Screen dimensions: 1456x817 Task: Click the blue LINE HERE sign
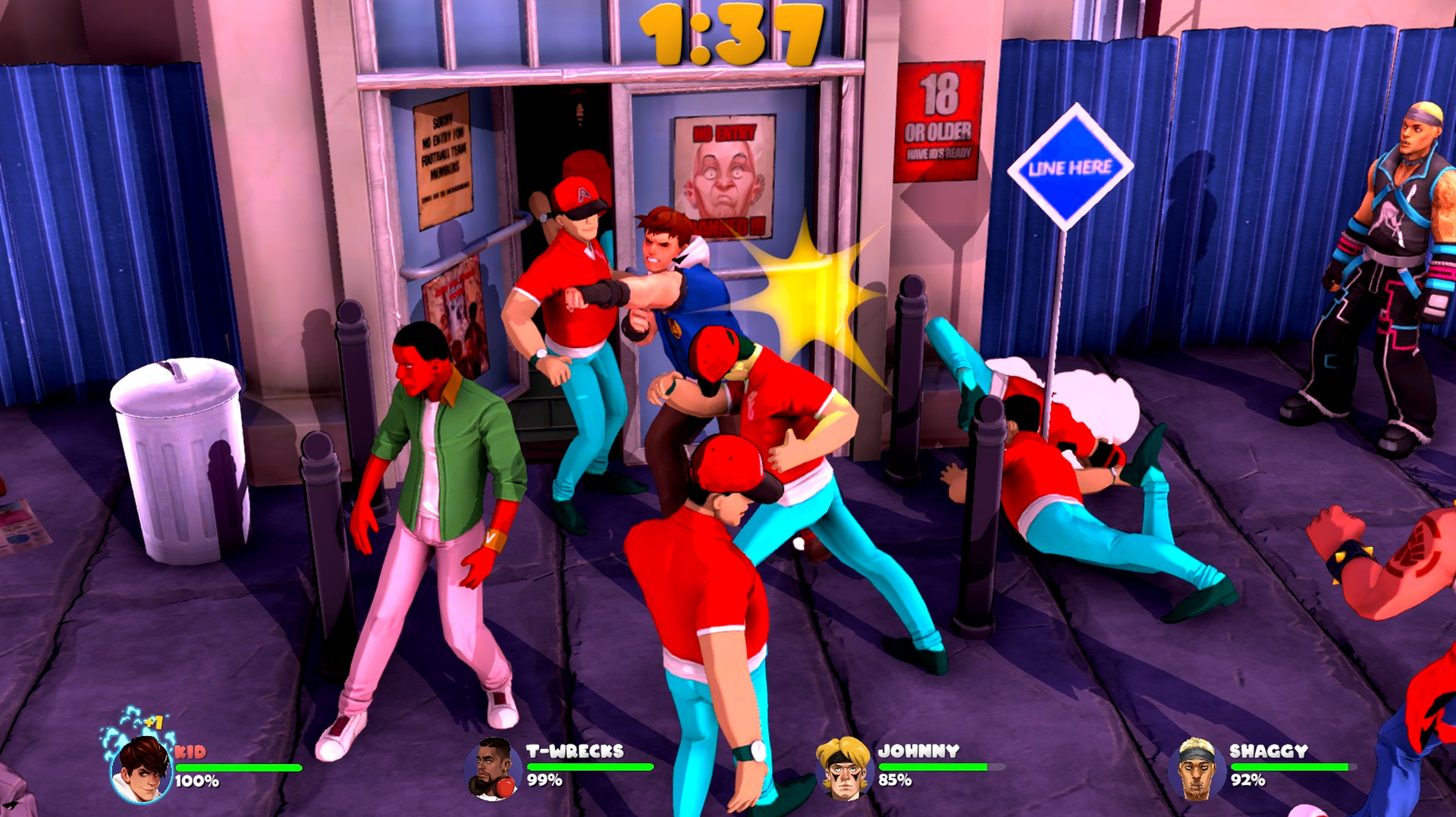[1070, 168]
